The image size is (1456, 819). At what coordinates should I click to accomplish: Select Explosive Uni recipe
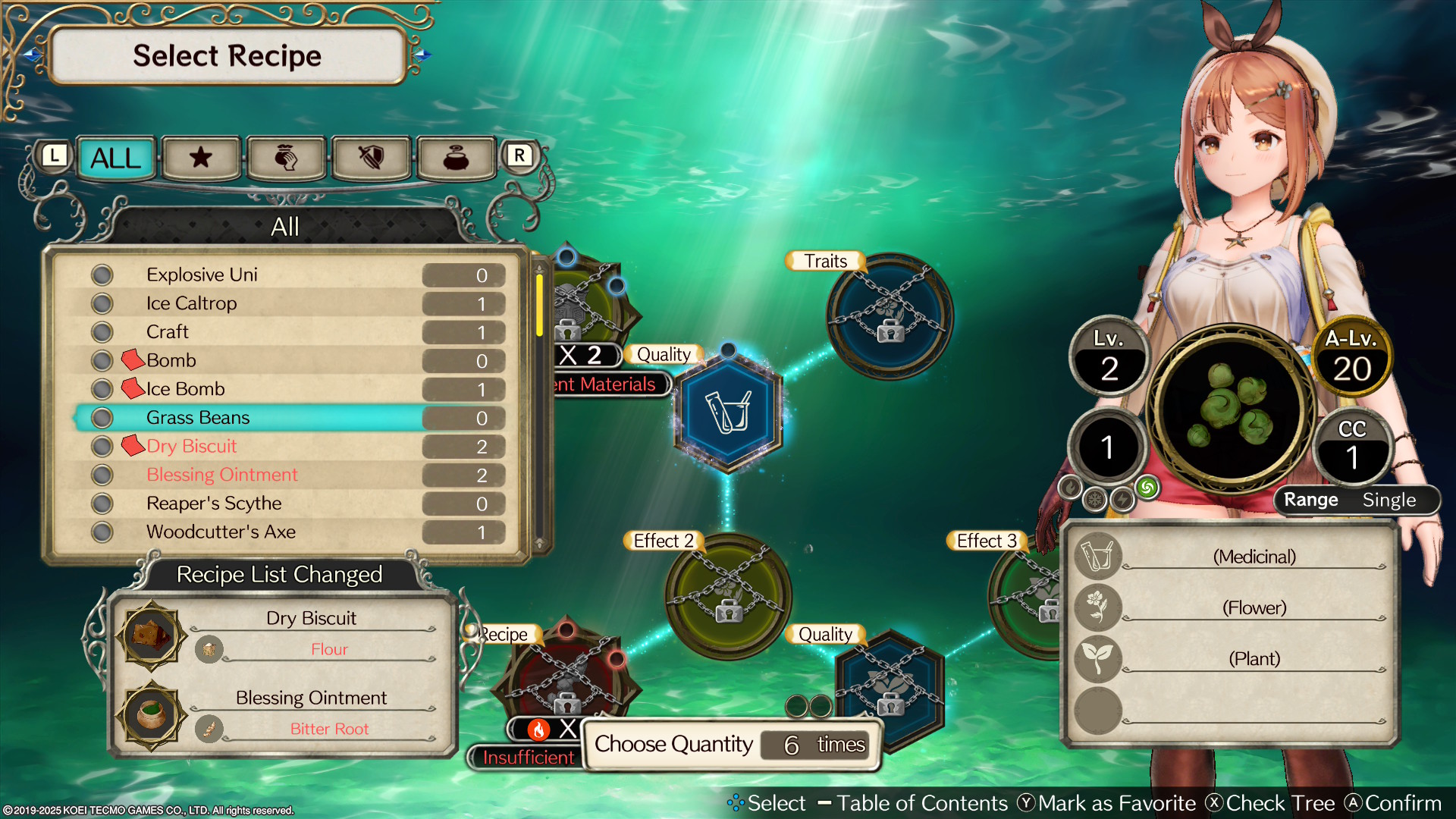tap(202, 275)
